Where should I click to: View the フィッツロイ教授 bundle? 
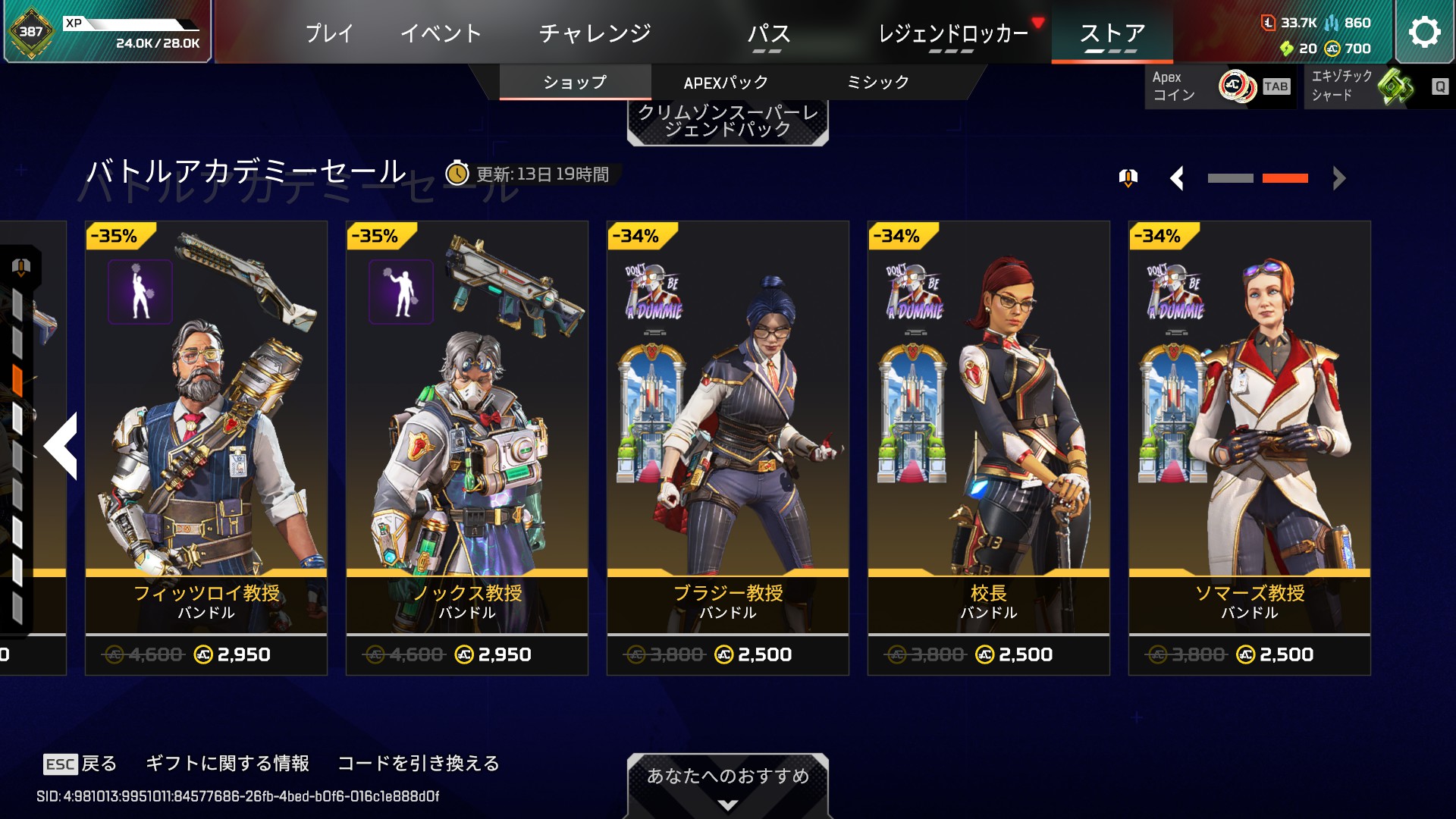(x=206, y=447)
